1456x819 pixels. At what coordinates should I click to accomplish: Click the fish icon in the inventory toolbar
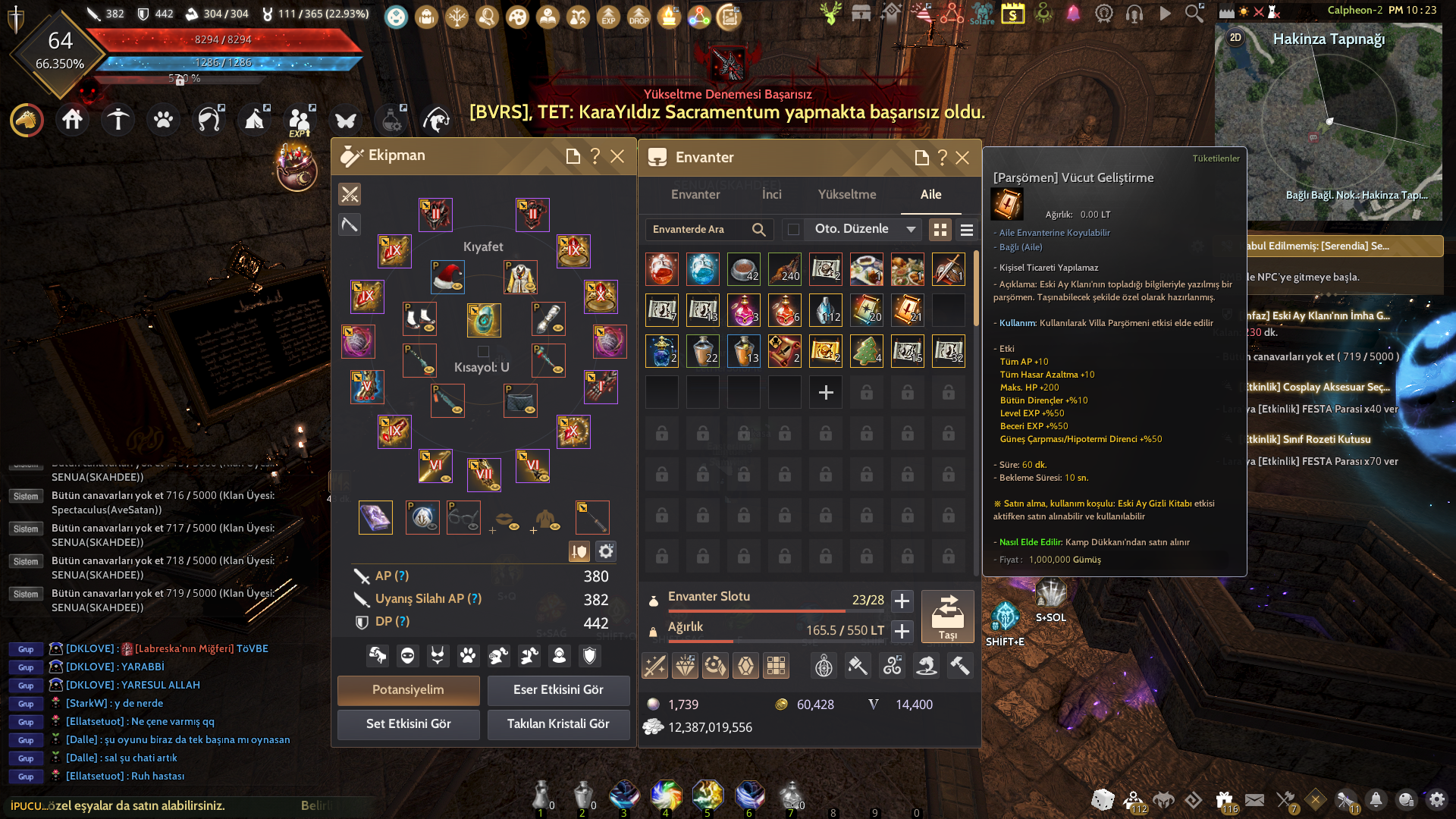click(927, 666)
